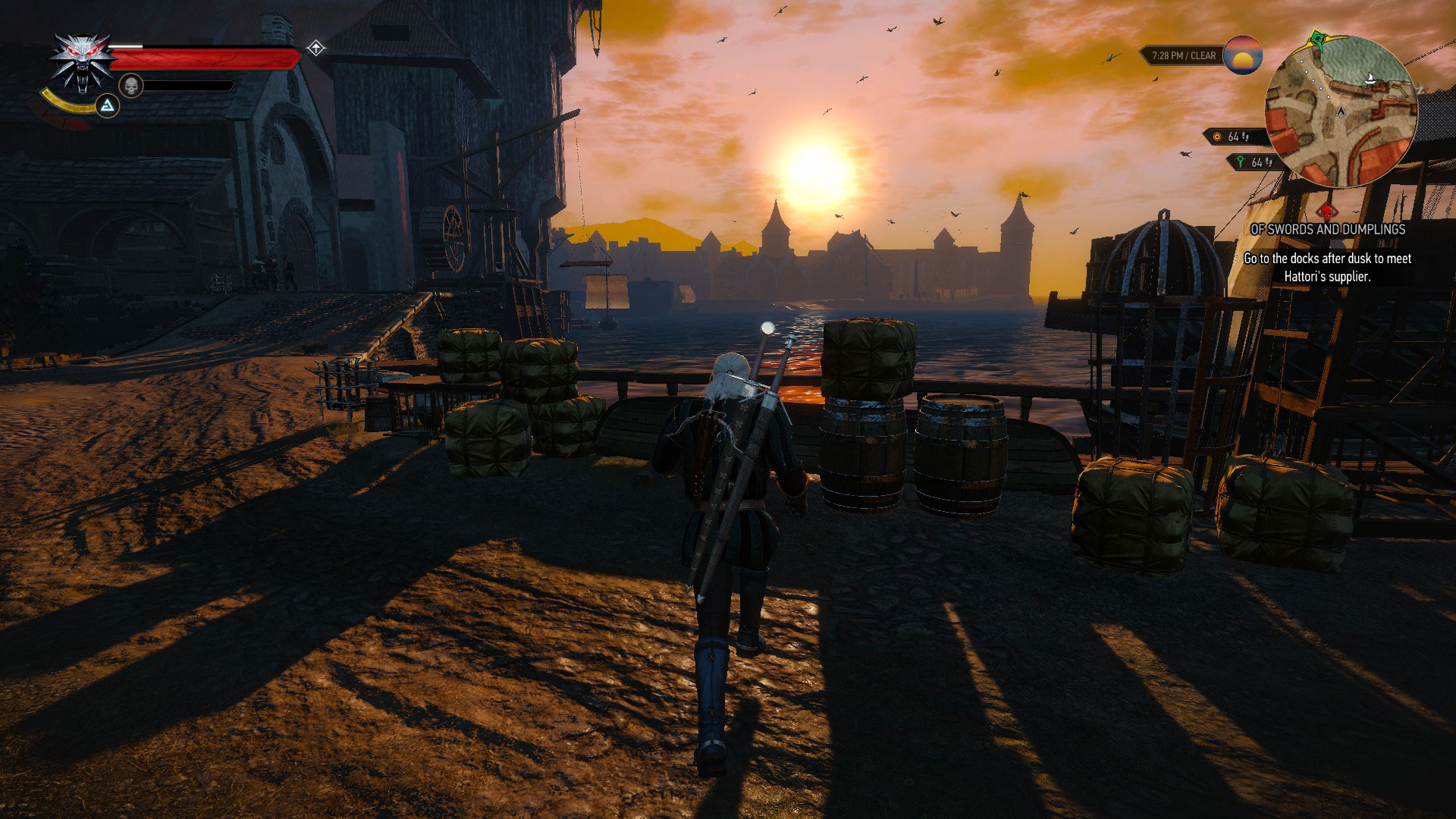Click the Quen sign icon
Screen dimensions: 1456x819
108,106
